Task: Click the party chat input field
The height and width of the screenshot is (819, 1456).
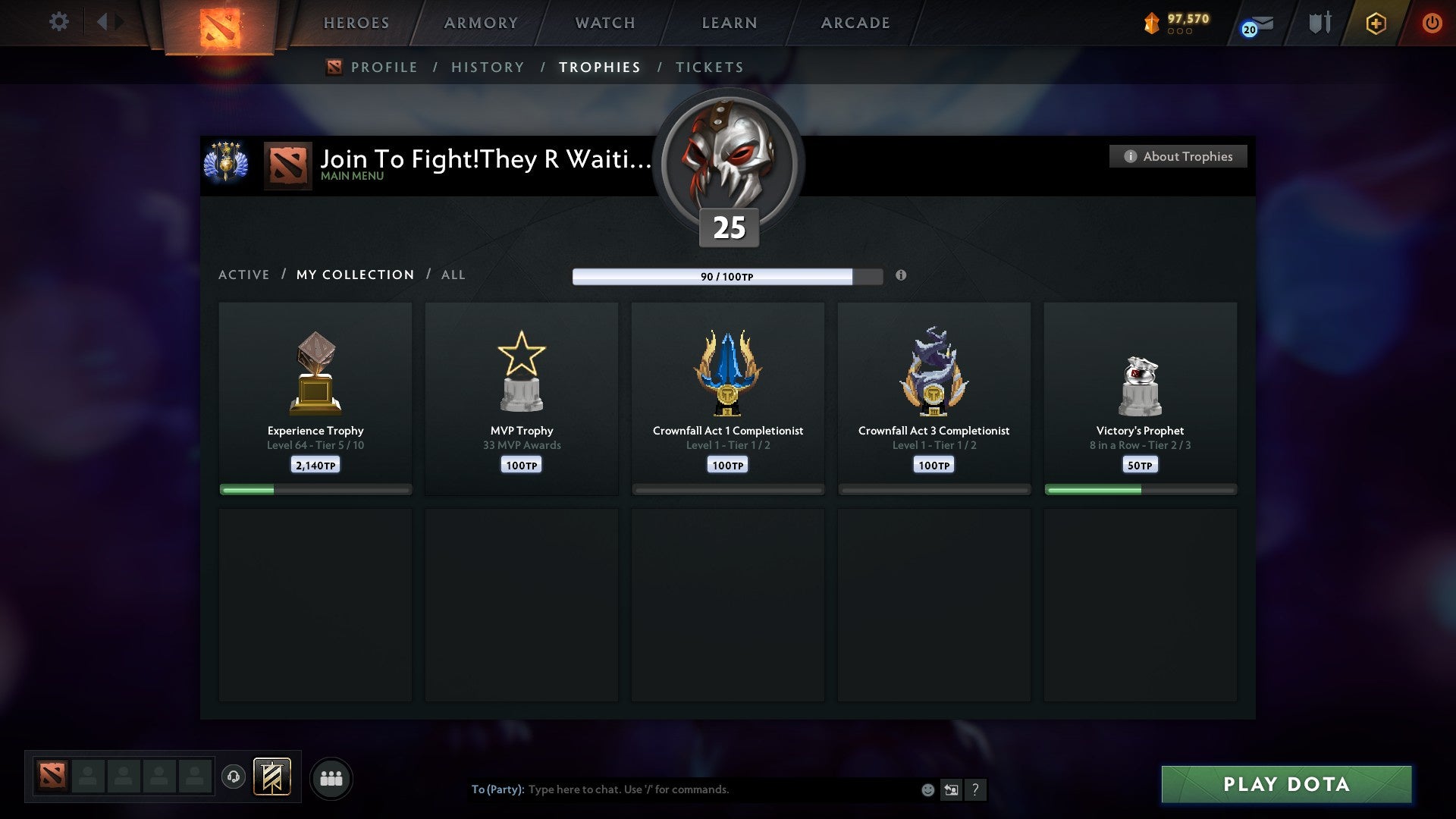Action: pyautogui.click(x=682, y=789)
